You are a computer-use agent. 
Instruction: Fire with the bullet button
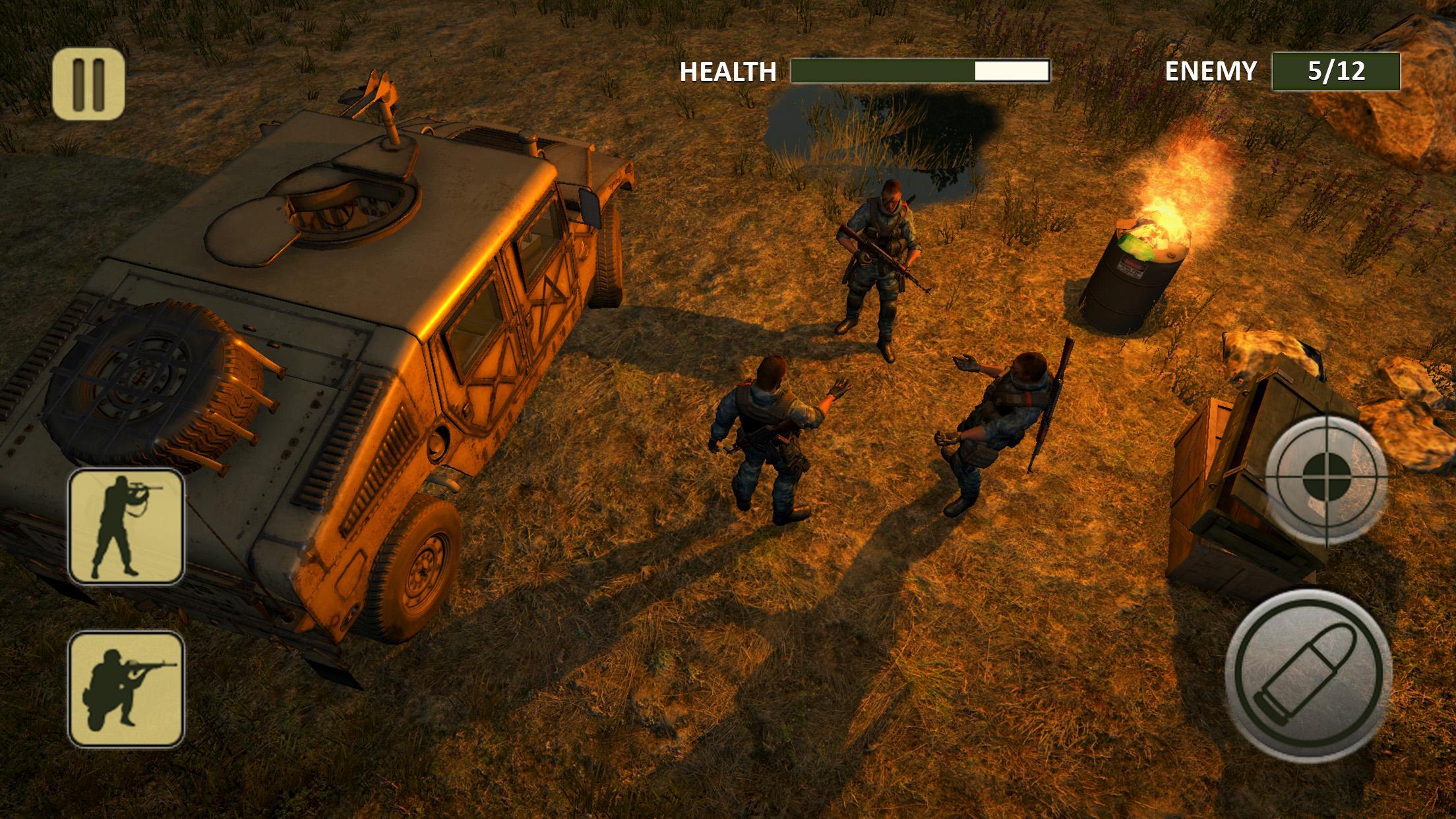[x=1308, y=673]
